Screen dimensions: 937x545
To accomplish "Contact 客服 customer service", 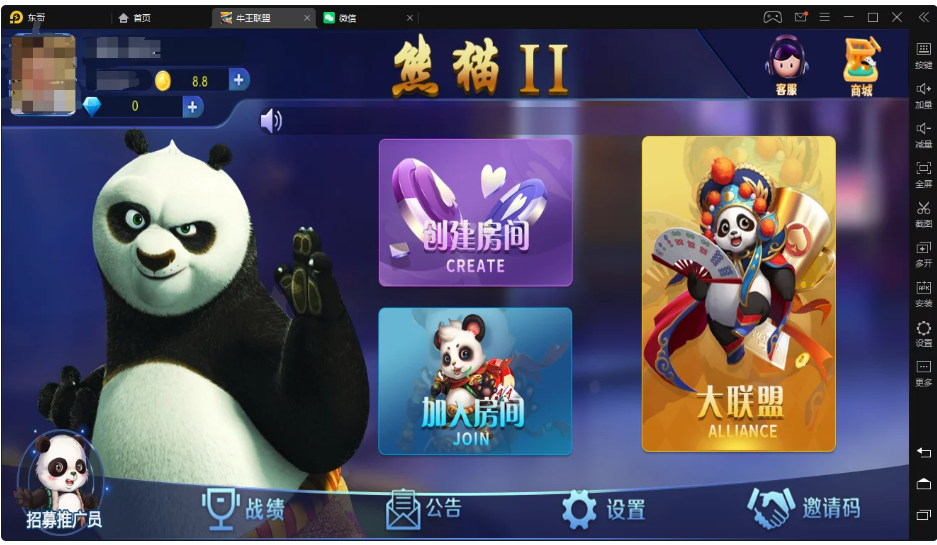I will tap(787, 66).
